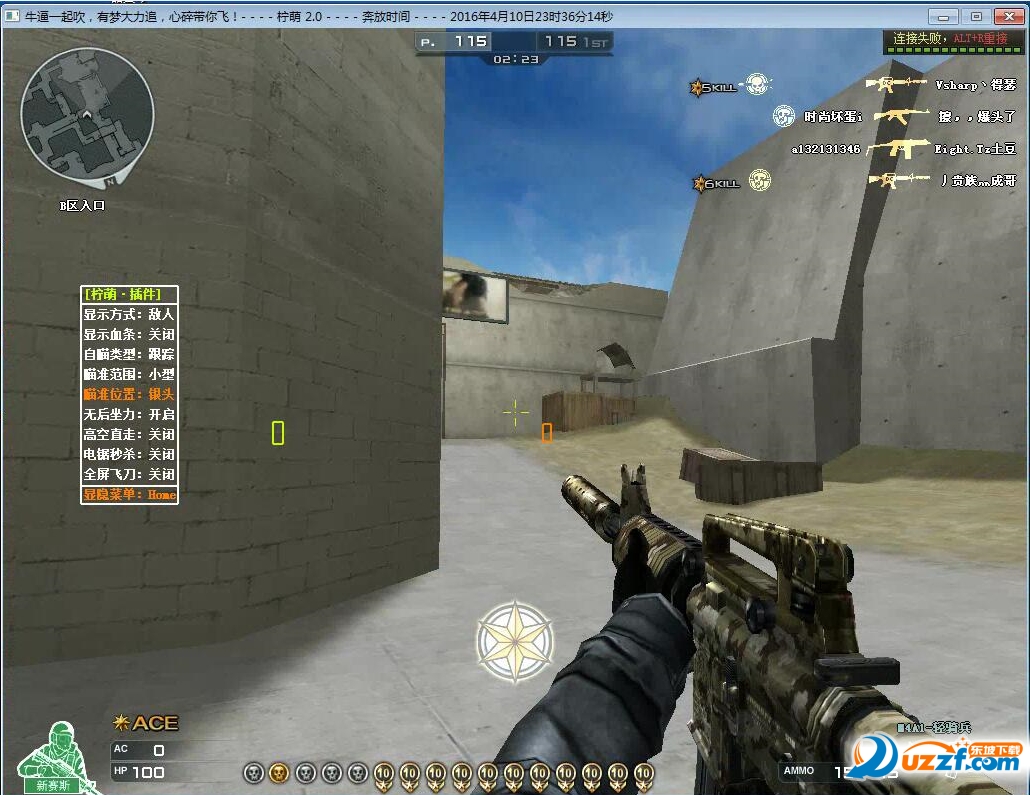Toggle the 全屏飞刀 option
The width and height of the screenshot is (1030, 795).
[x=129, y=474]
